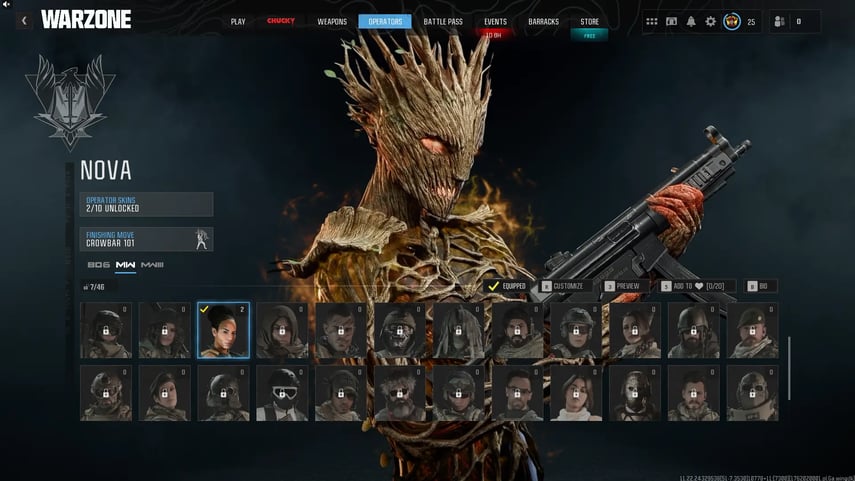Open the Chucky event tab
855x481 pixels.
click(x=281, y=21)
